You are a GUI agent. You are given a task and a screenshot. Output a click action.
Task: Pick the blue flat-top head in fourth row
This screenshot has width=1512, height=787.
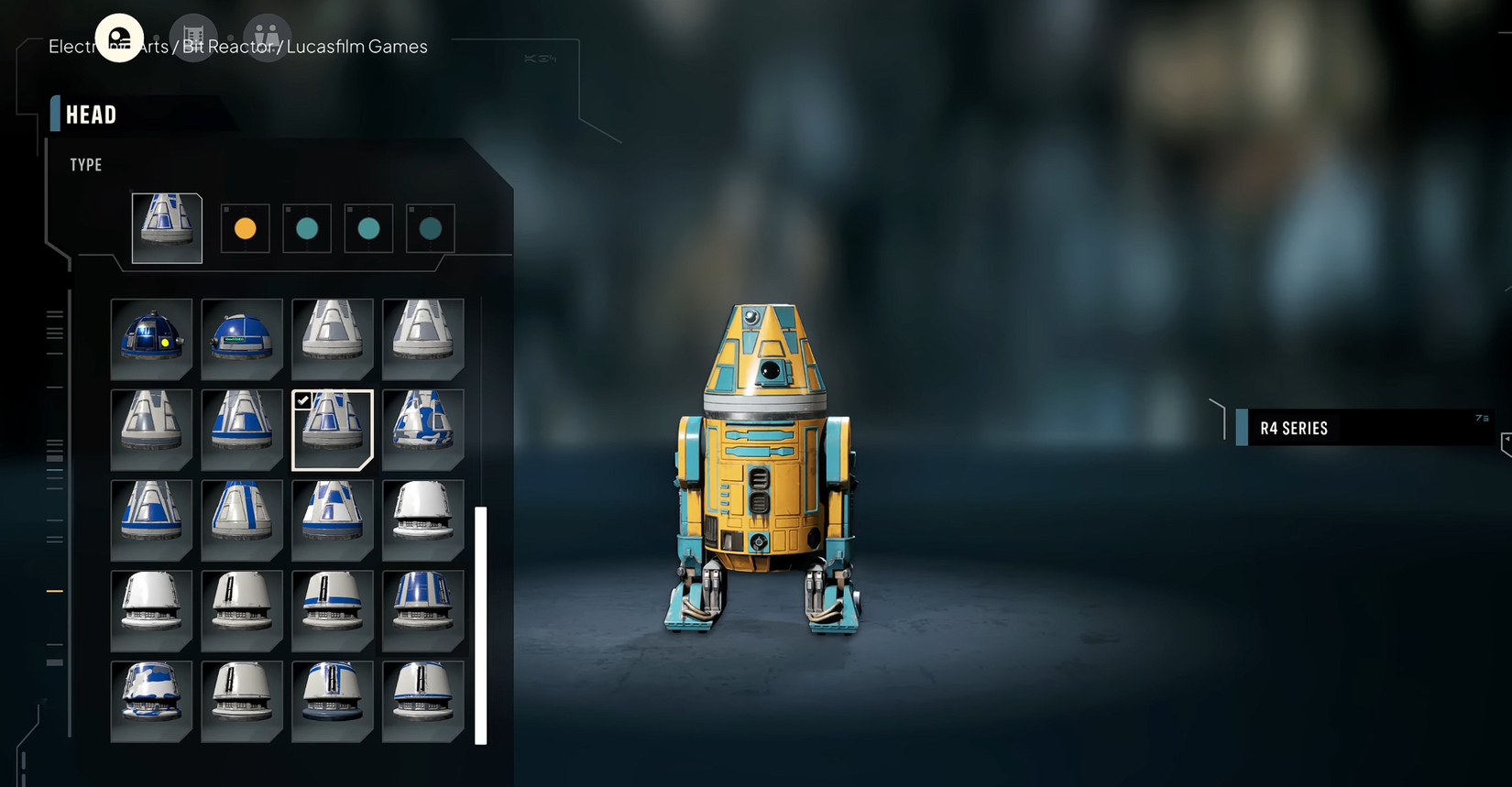click(x=423, y=609)
